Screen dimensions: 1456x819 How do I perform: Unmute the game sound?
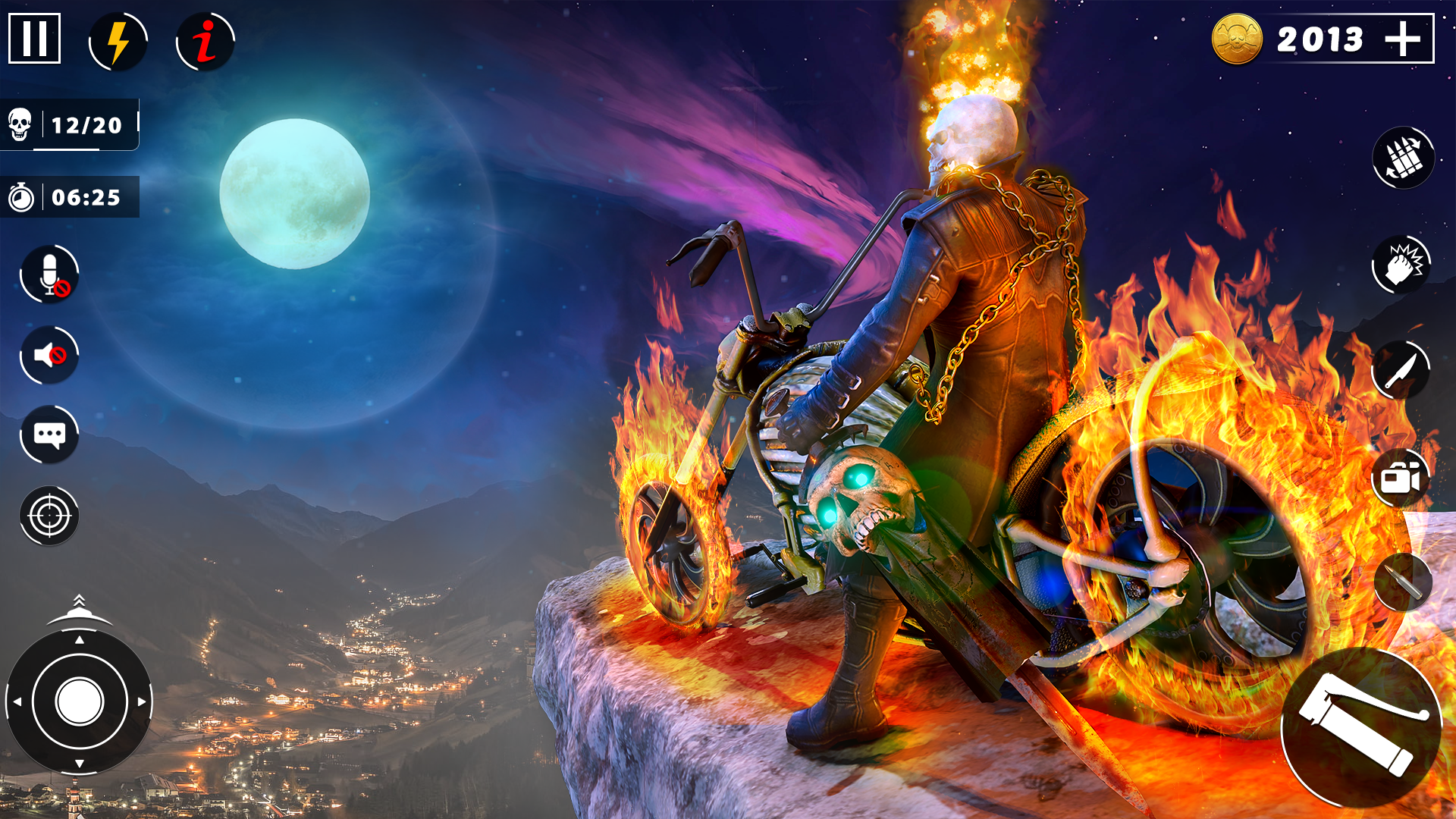point(49,355)
